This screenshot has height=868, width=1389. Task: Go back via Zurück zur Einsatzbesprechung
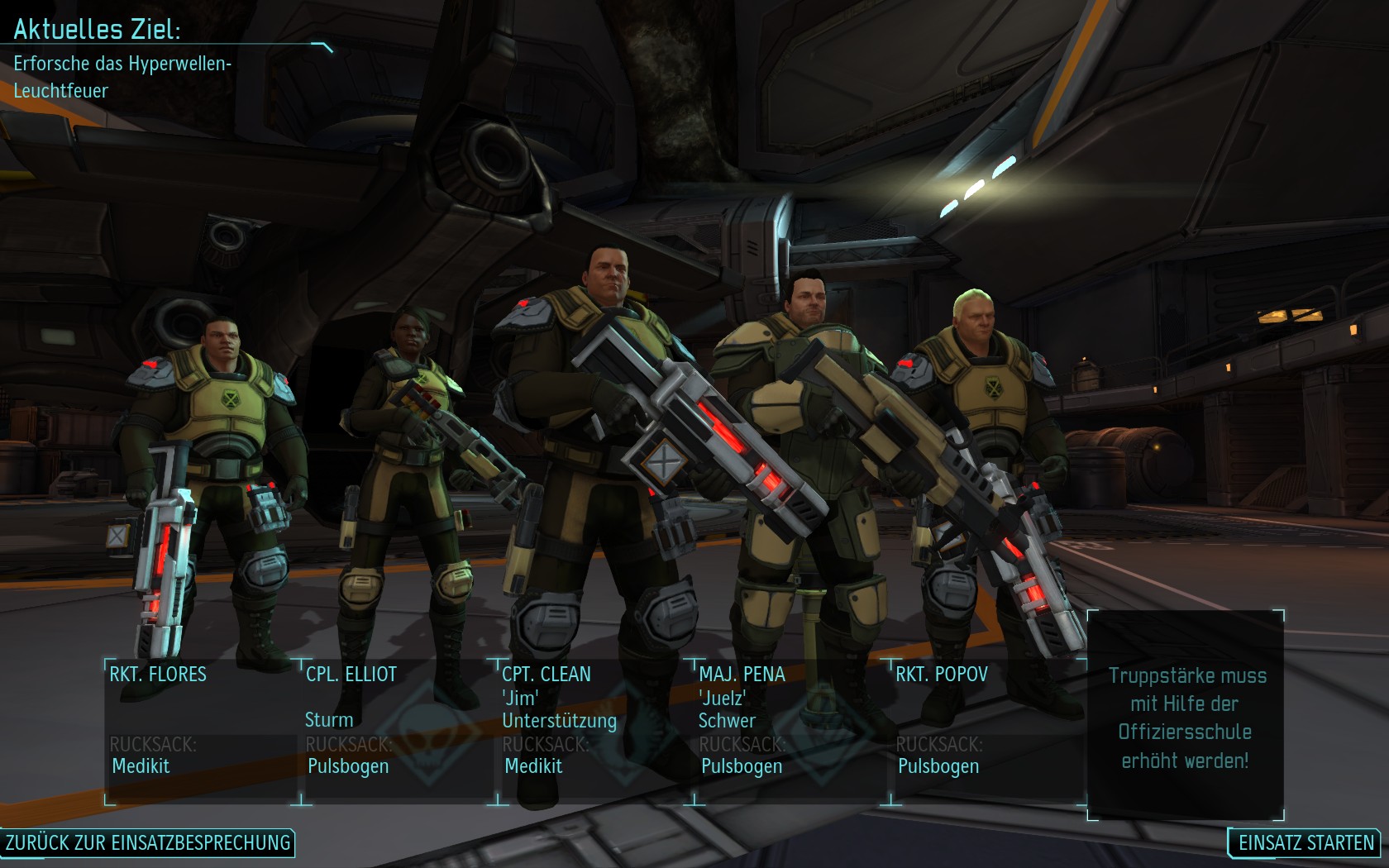coord(148,842)
